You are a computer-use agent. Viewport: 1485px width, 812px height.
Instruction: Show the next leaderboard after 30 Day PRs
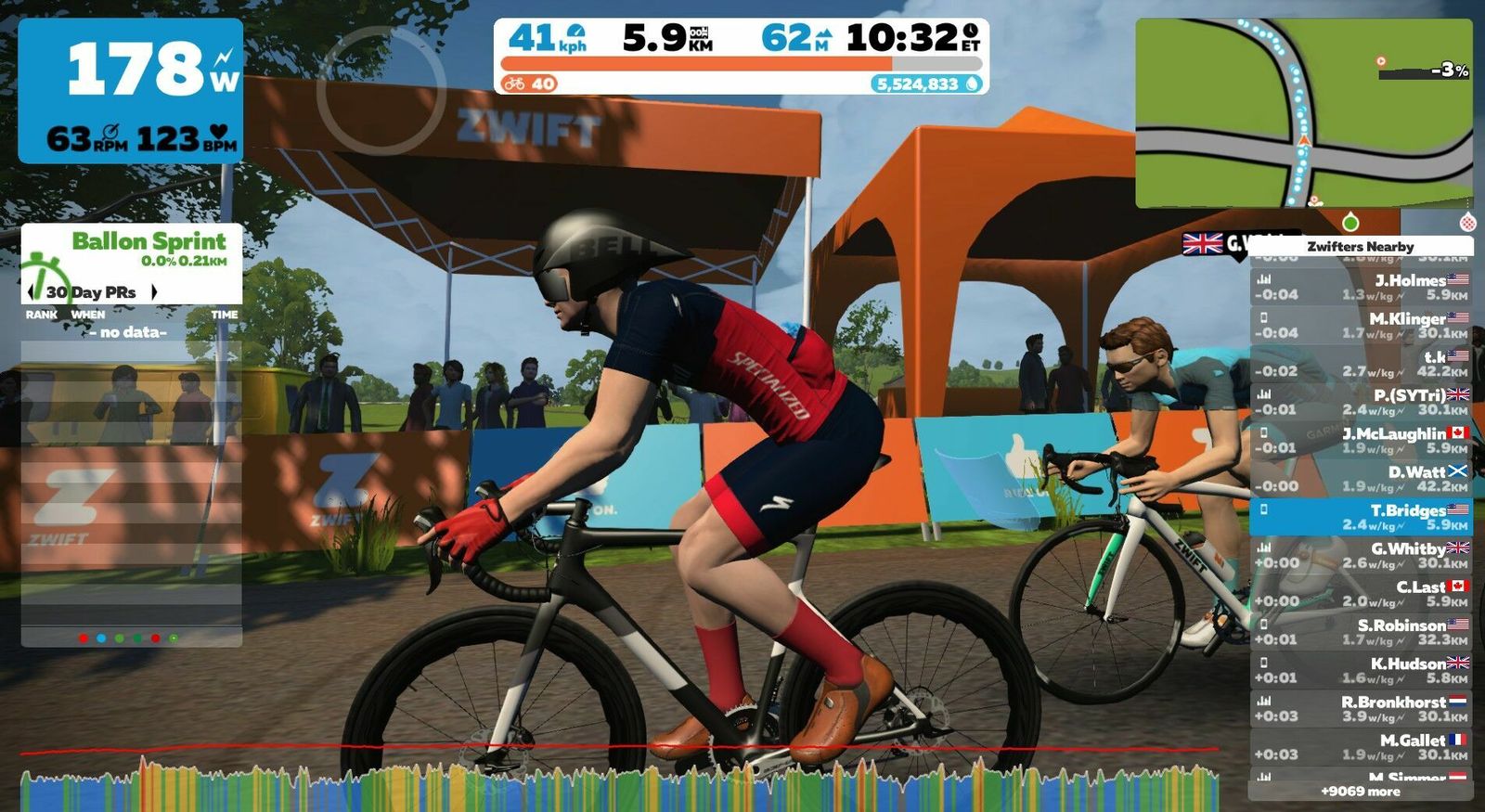point(154,292)
